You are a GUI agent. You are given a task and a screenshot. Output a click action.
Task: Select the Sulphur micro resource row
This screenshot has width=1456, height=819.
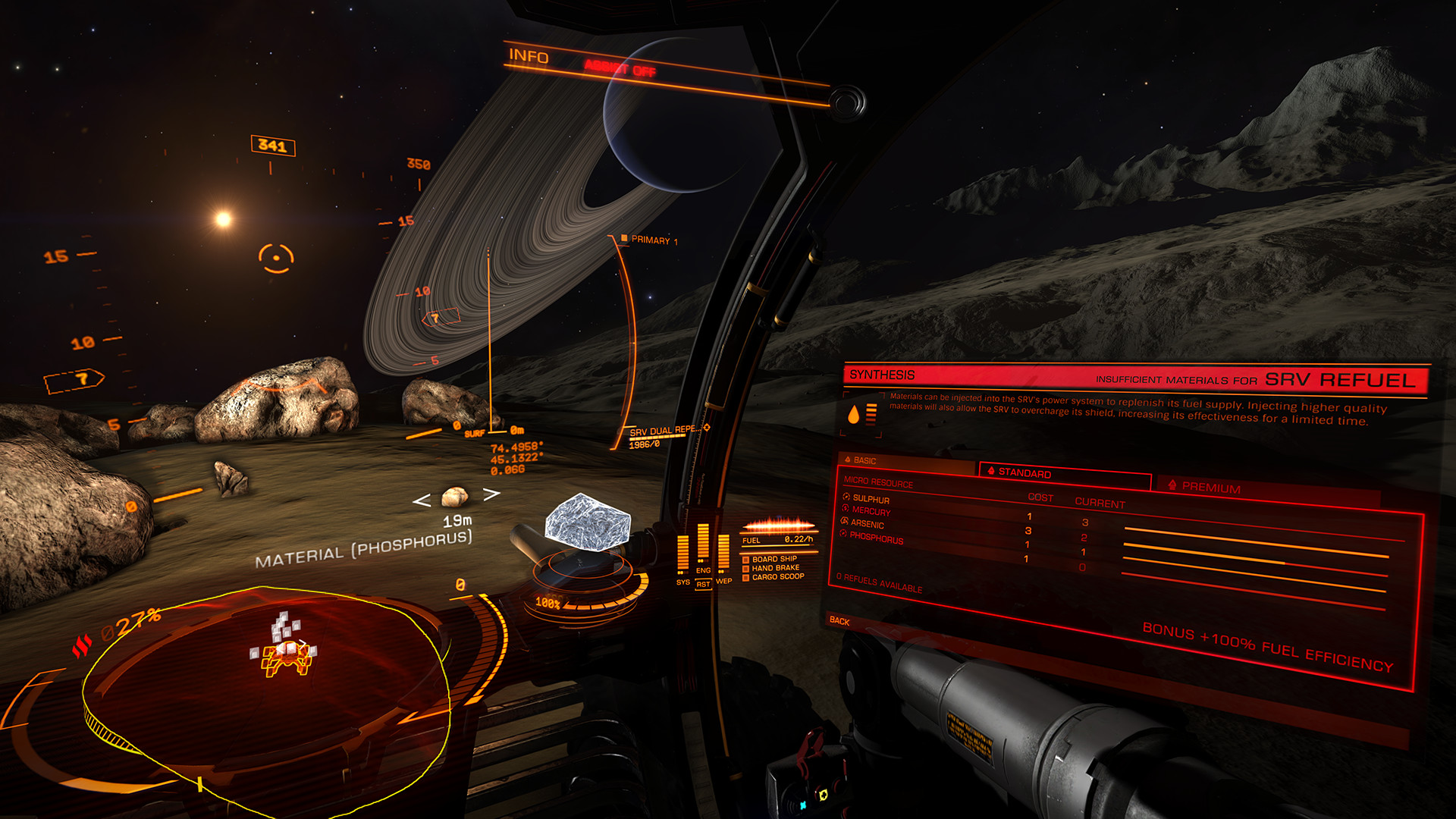point(871,499)
